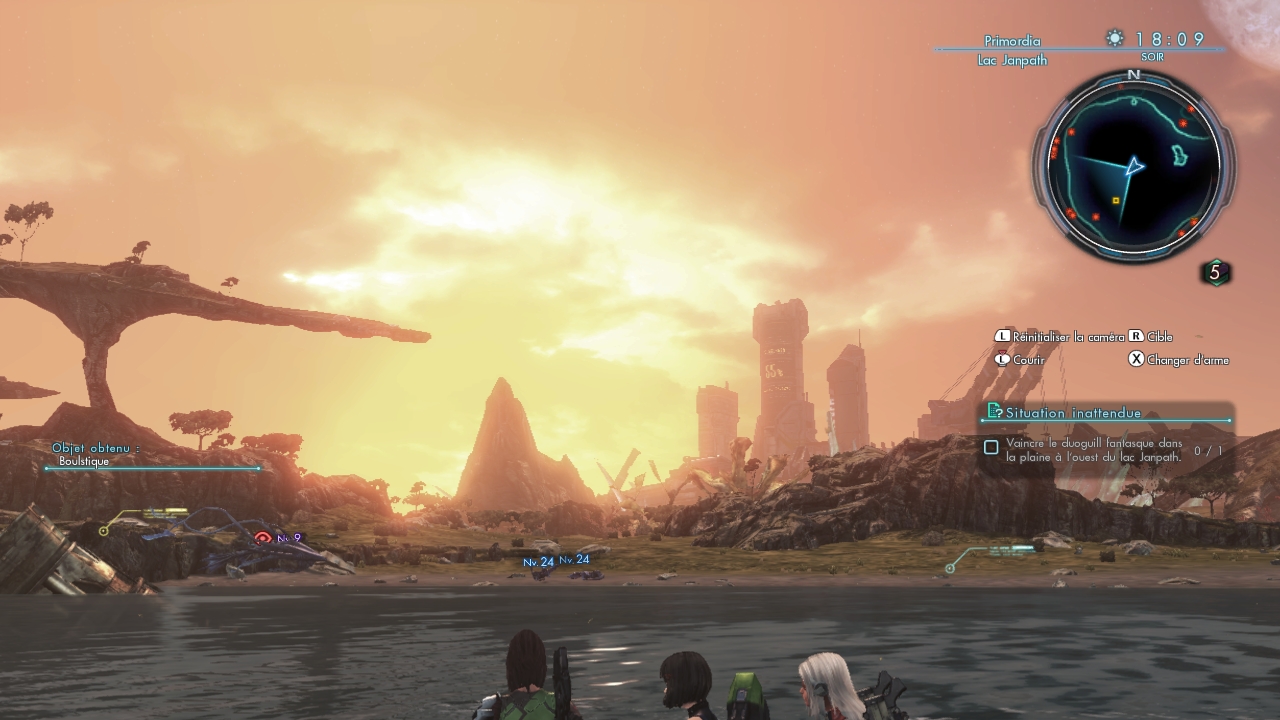Select the yellow square marker on the minimap

1116,201
